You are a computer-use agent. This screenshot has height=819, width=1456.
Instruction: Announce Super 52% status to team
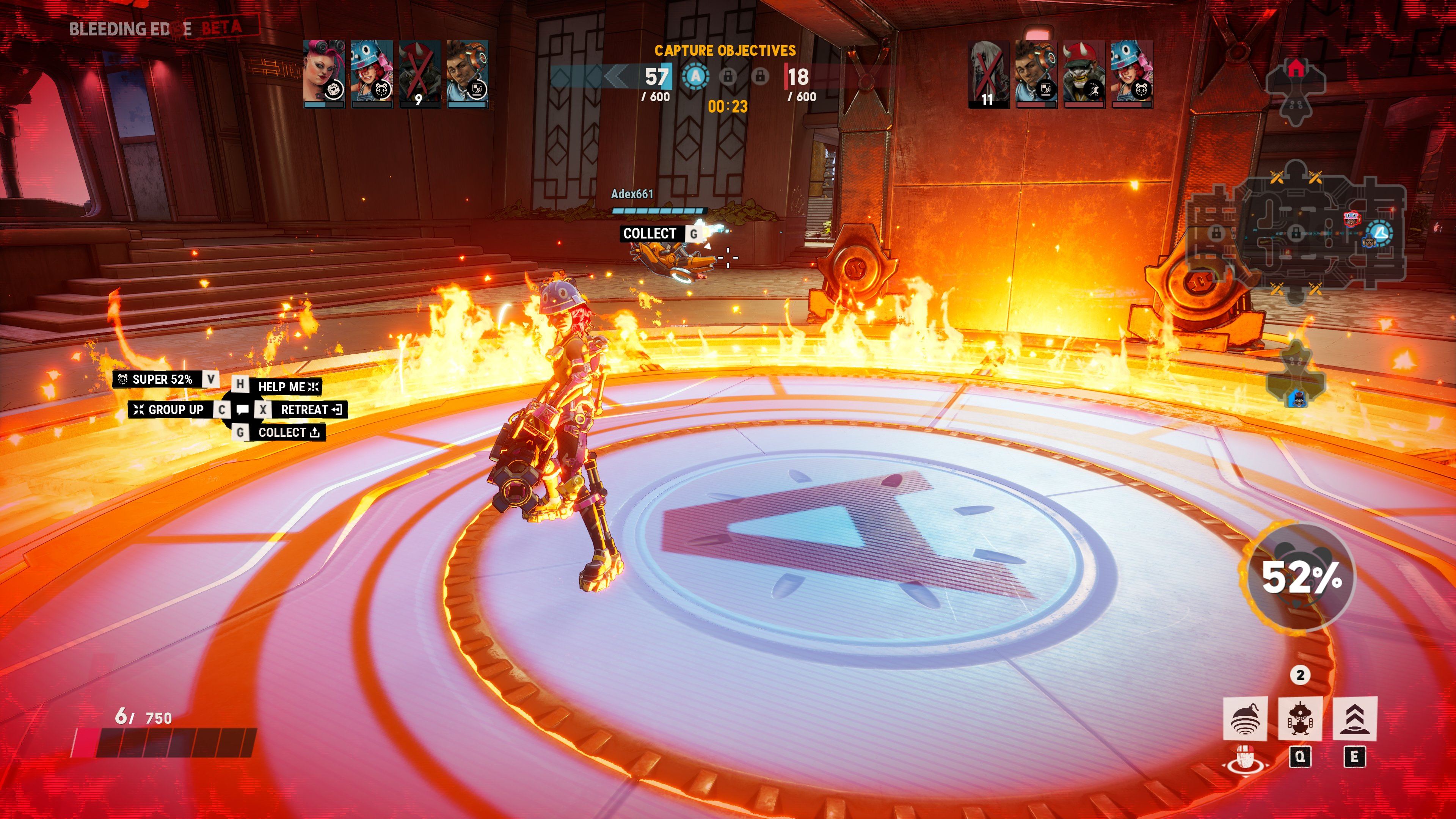coord(162,379)
